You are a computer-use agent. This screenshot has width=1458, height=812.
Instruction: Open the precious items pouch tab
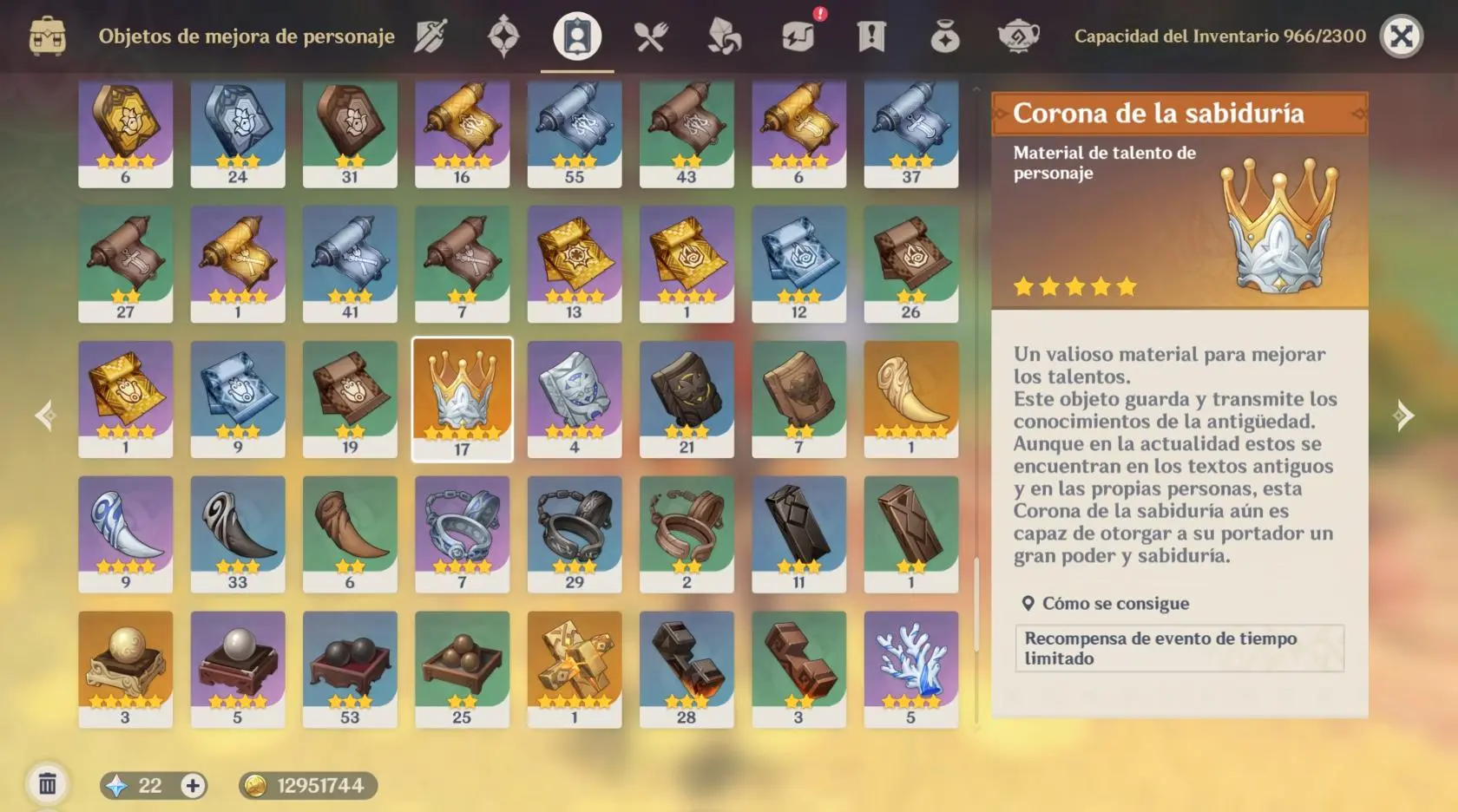coord(945,36)
